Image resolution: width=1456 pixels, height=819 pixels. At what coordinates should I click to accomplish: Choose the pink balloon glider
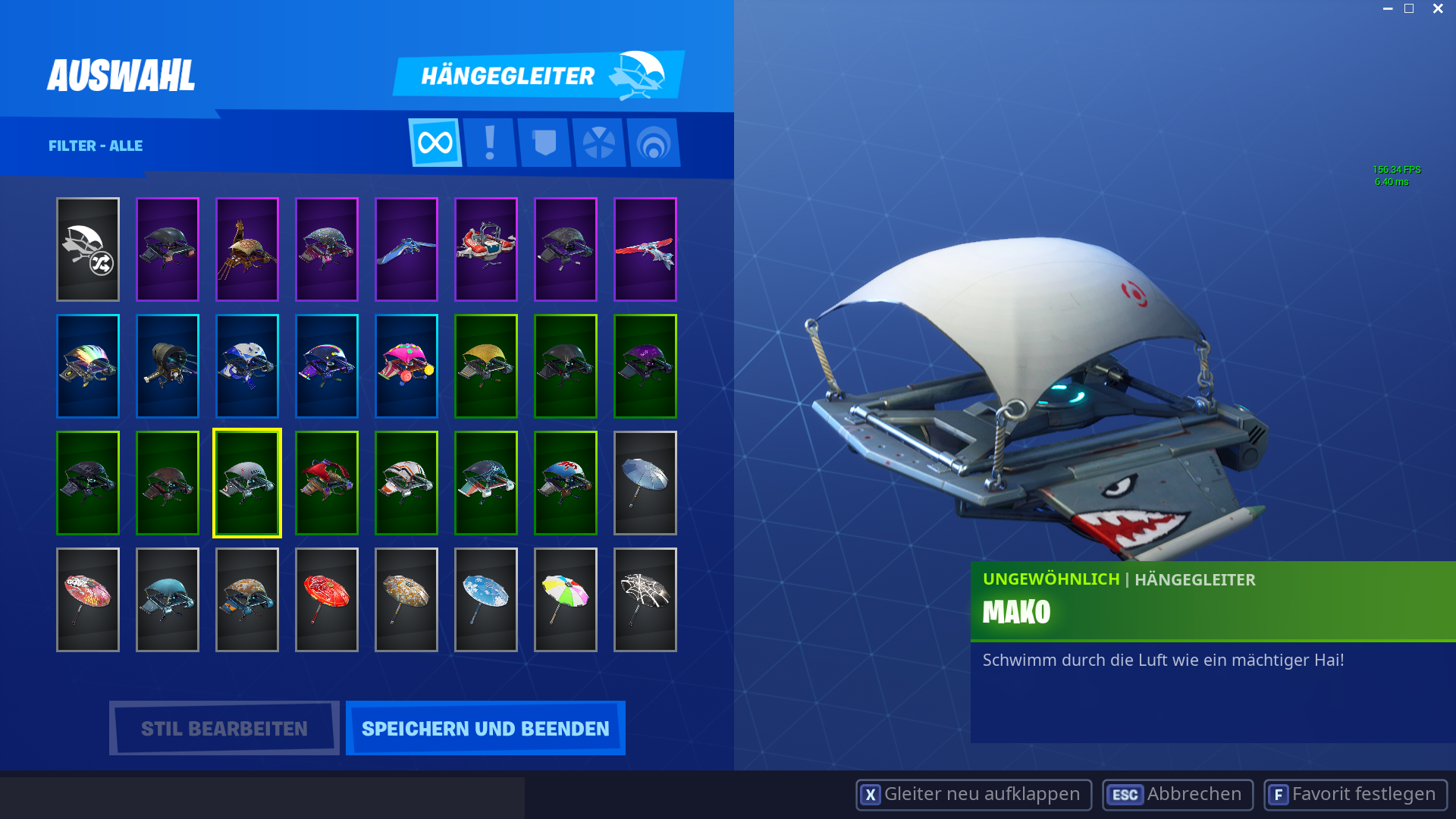click(x=406, y=366)
